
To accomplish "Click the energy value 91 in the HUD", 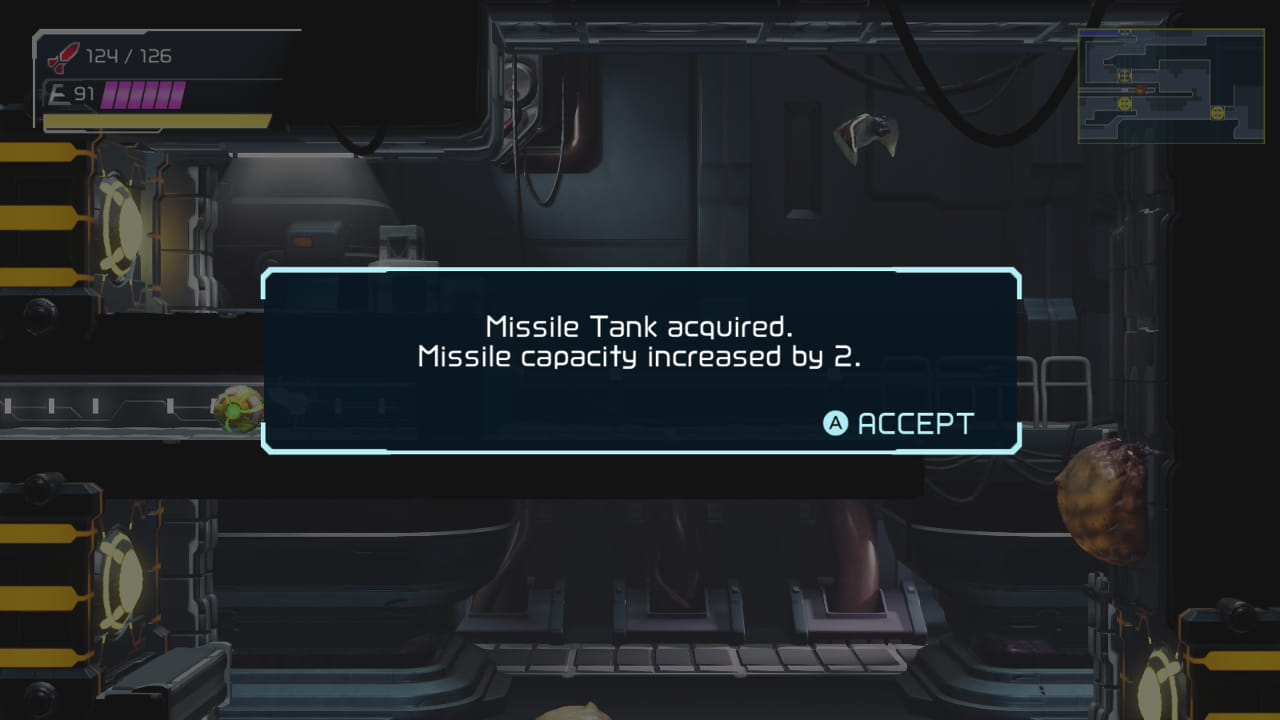I will (85, 95).
